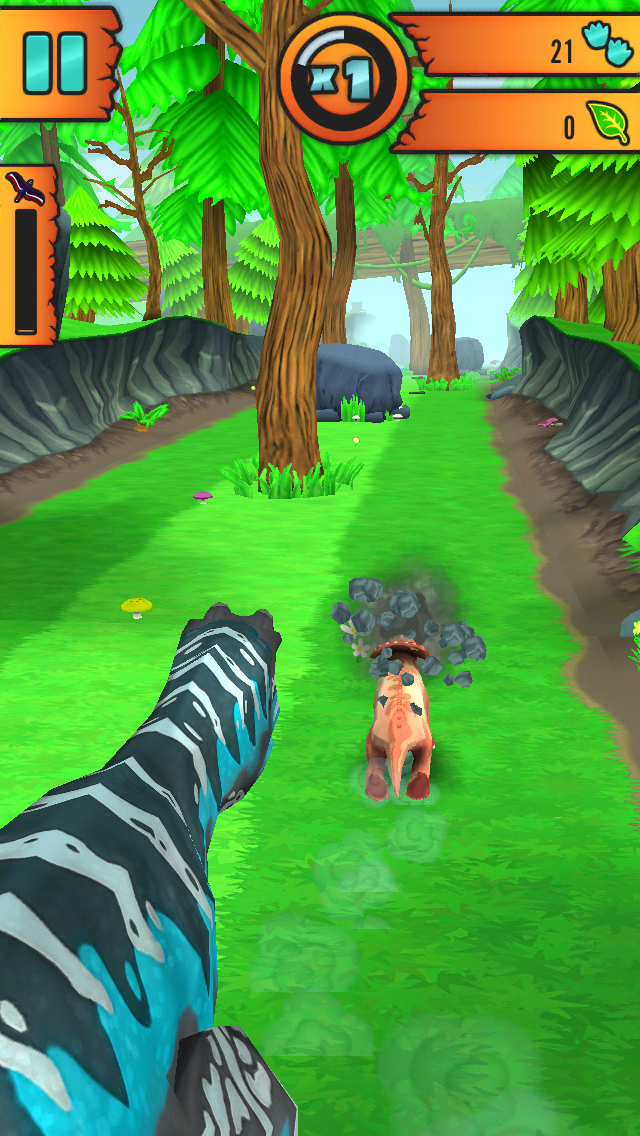Screen dimensions: 640x1136
Task: Pause the game with the pause button
Action: [54, 62]
